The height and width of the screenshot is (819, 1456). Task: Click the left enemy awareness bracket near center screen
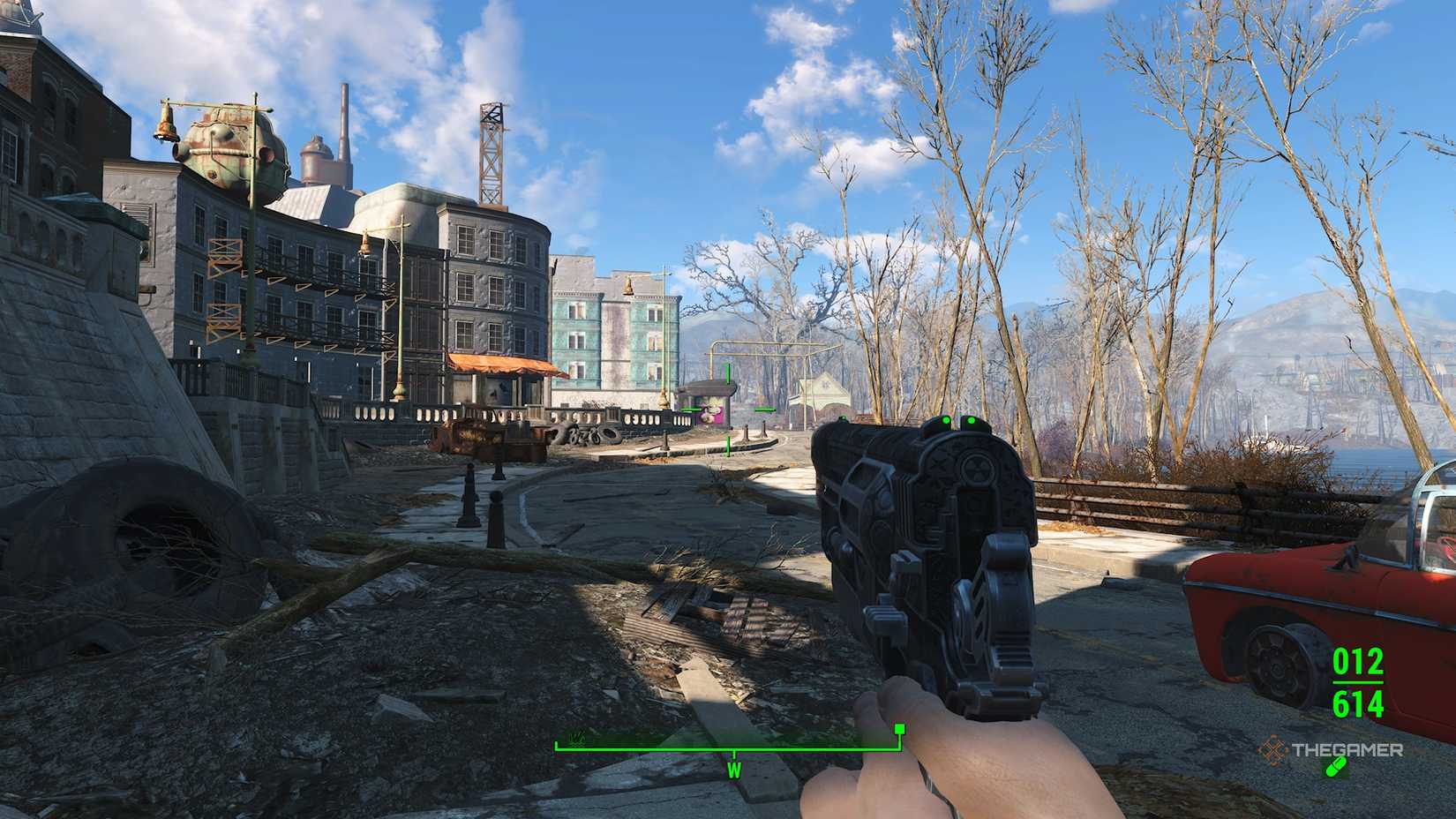[690, 409]
